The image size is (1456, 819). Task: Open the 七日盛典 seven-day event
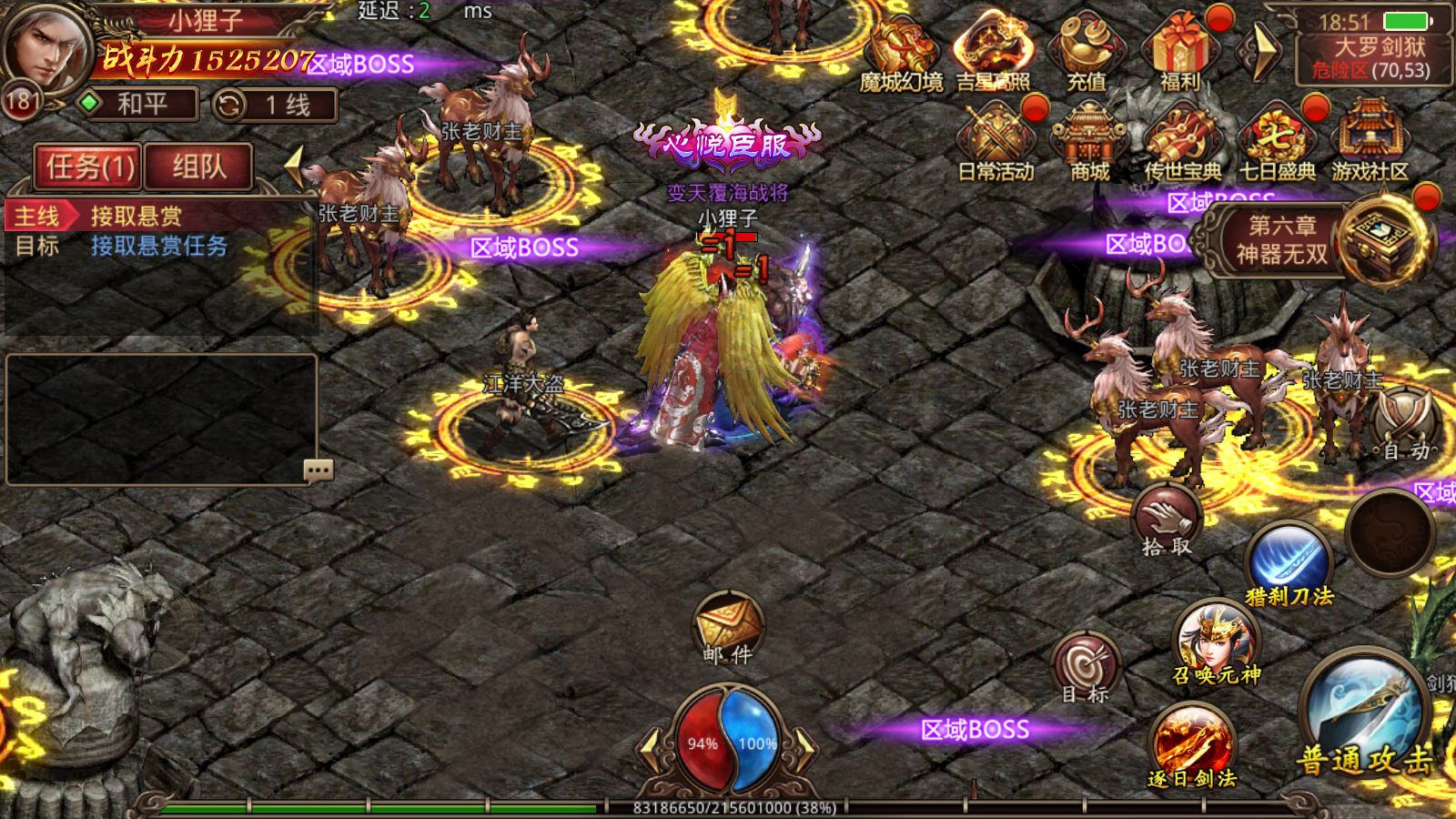[x=1277, y=141]
